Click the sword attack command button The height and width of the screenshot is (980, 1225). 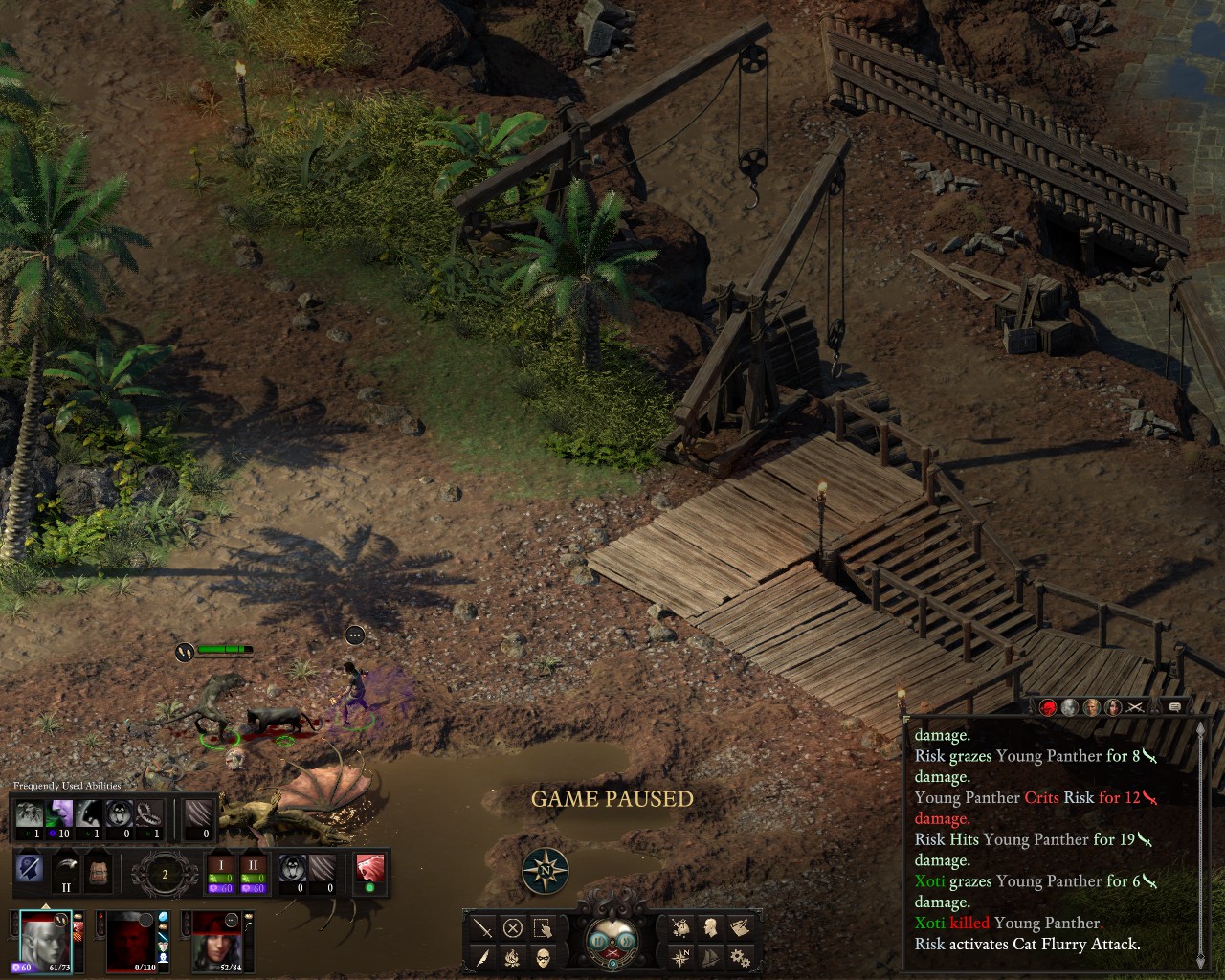click(x=483, y=926)
